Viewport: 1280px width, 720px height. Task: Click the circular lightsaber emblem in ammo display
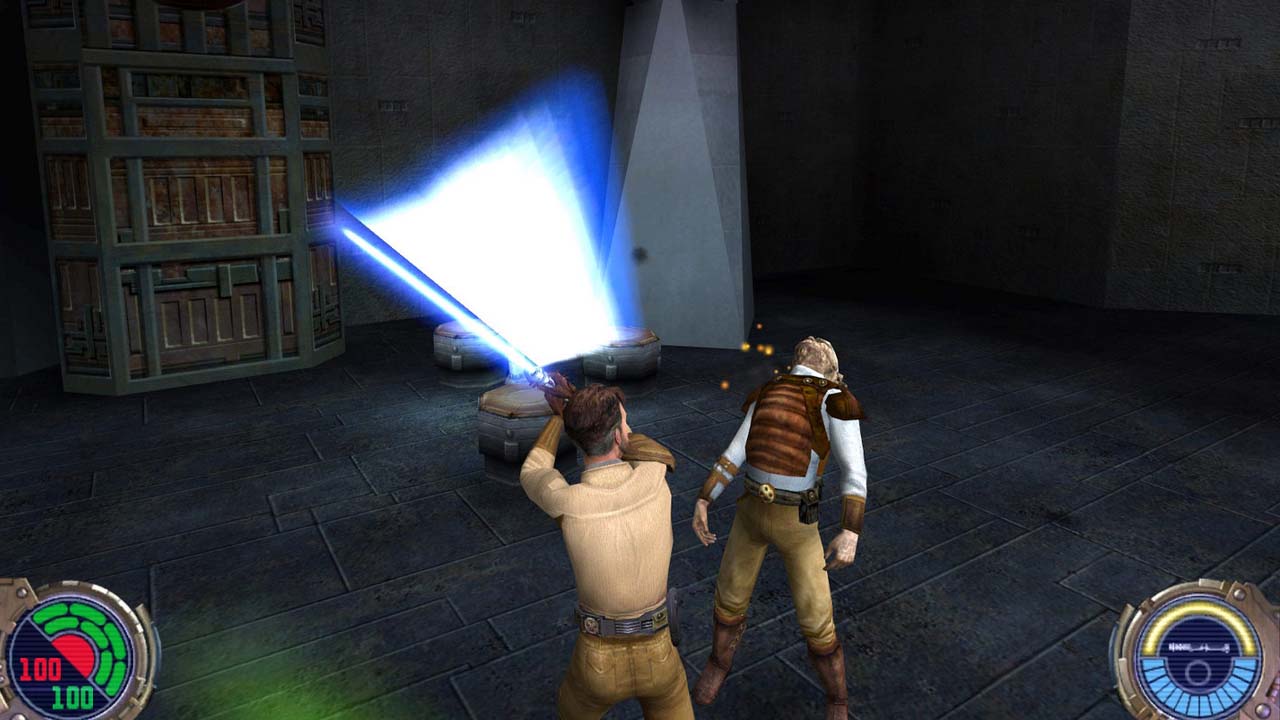[1197, 671]
